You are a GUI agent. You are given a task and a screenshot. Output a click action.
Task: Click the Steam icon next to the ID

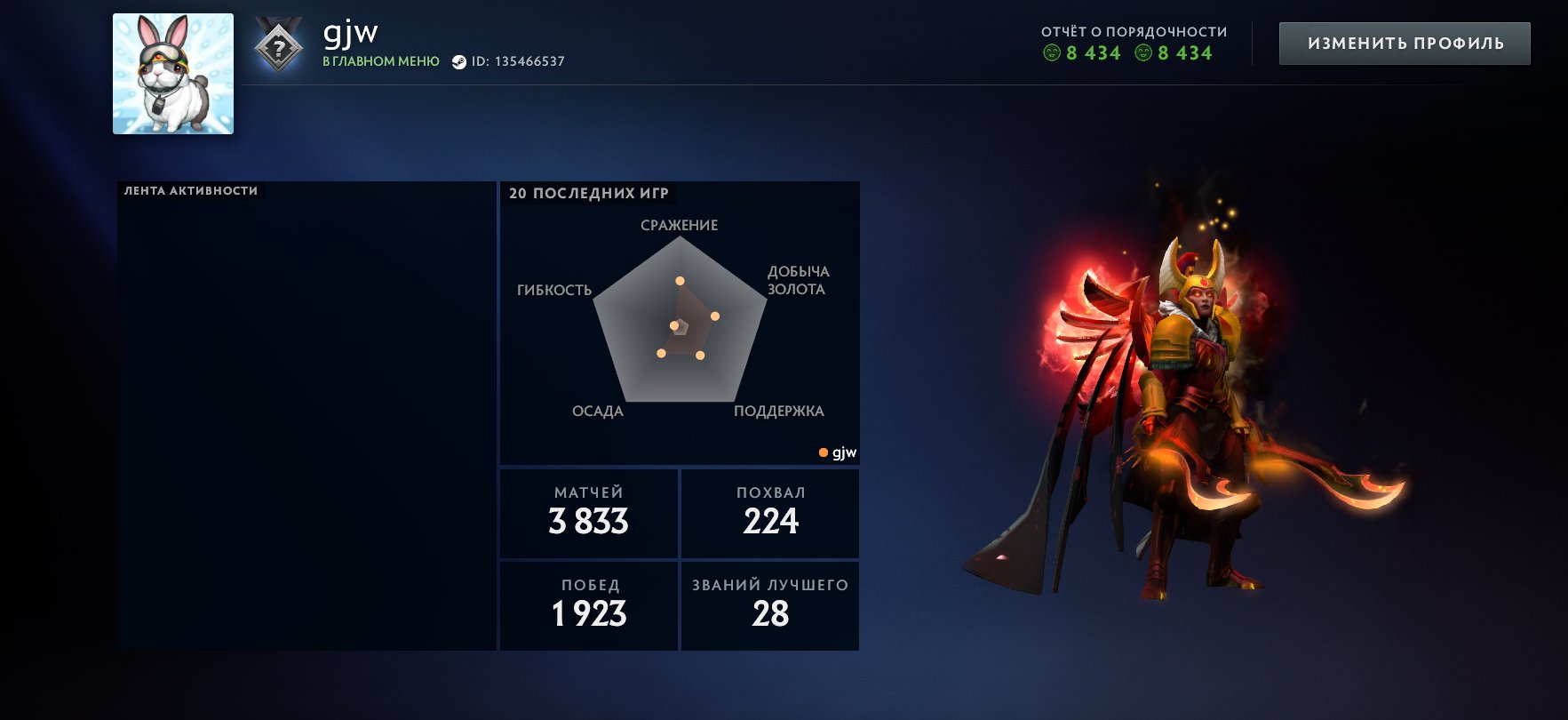point(458,62)
